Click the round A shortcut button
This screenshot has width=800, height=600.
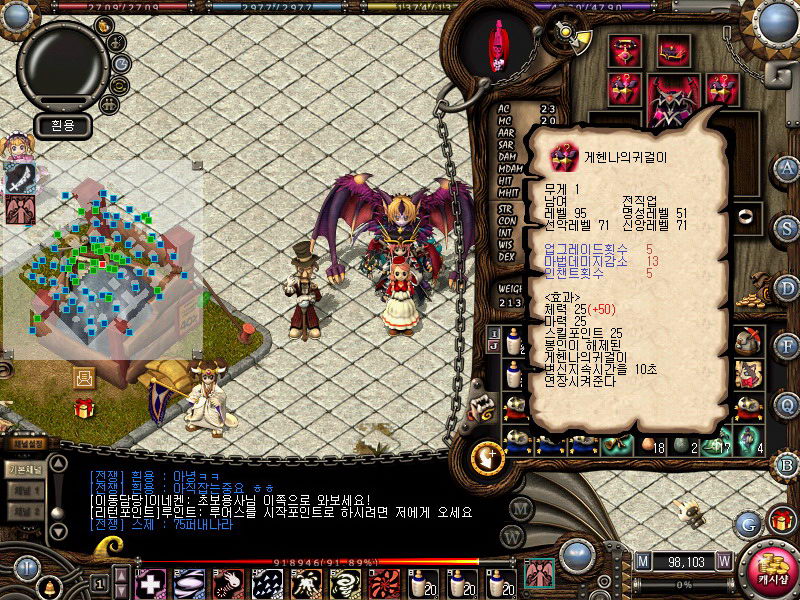click(787, 168)
